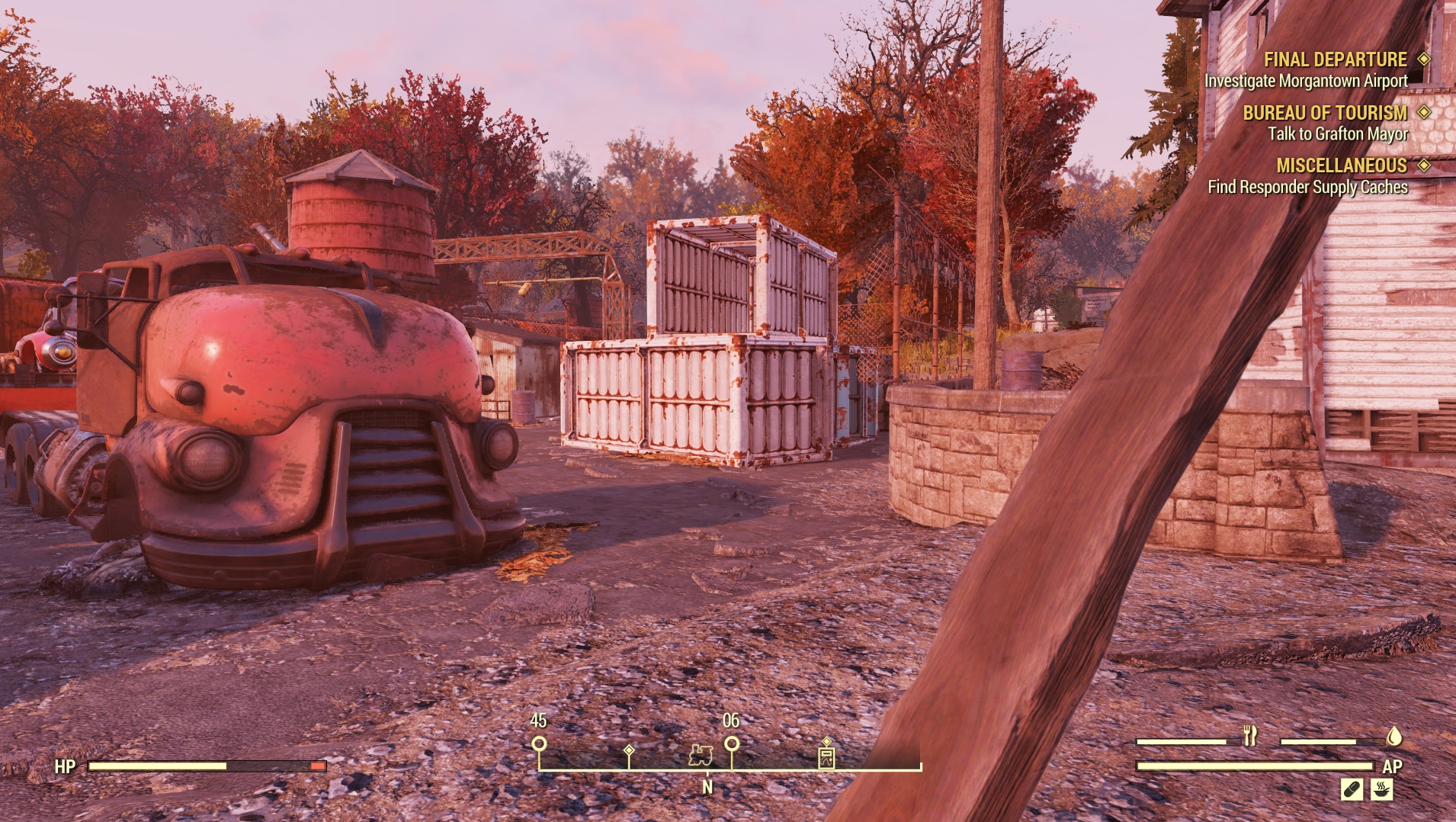Click the pill chem effect icon
The image size is (1456, 822).
click(x=1352, y=788)
